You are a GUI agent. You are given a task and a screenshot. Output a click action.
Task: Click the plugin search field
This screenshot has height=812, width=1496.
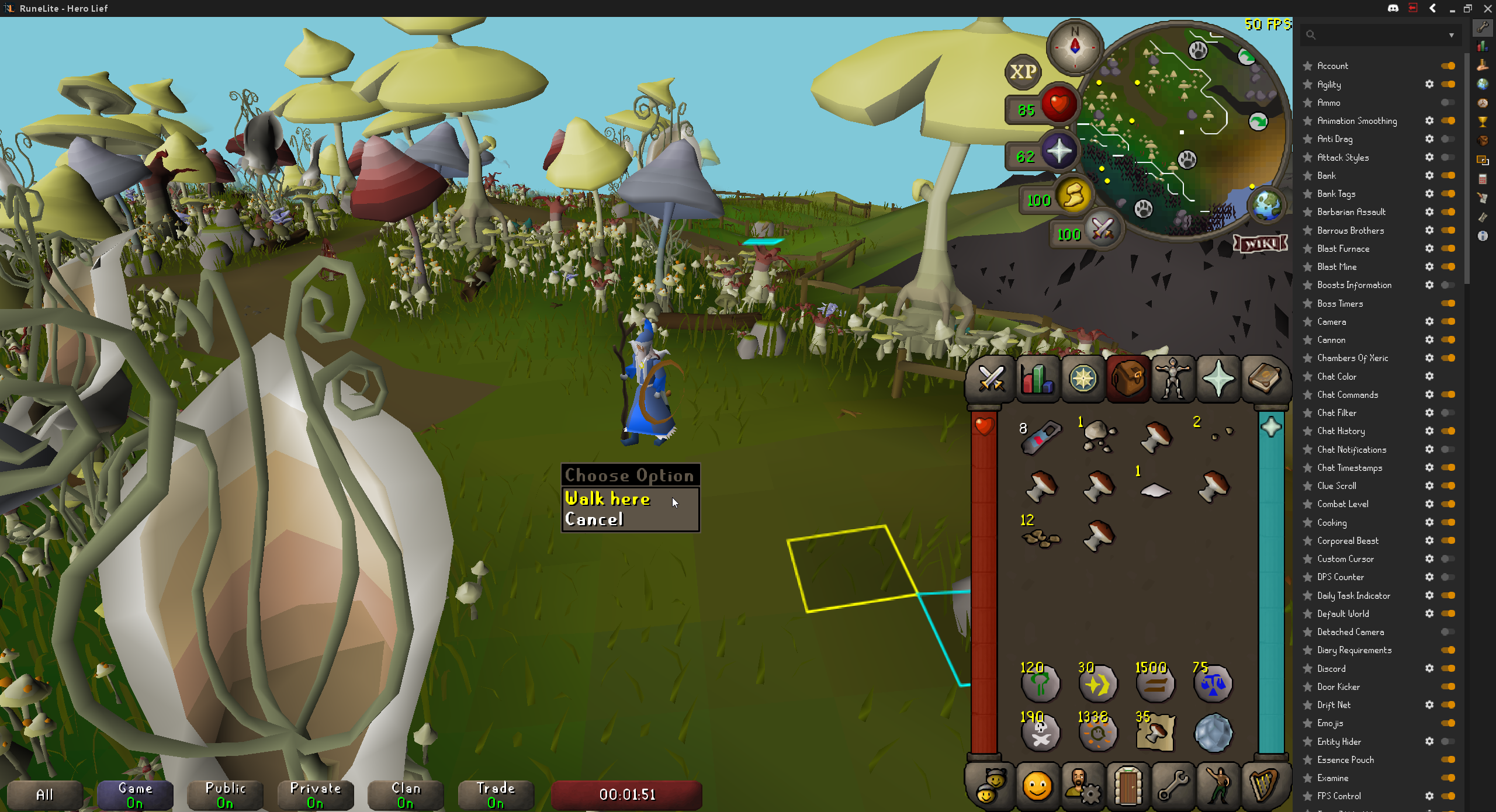coord(1379,35)
